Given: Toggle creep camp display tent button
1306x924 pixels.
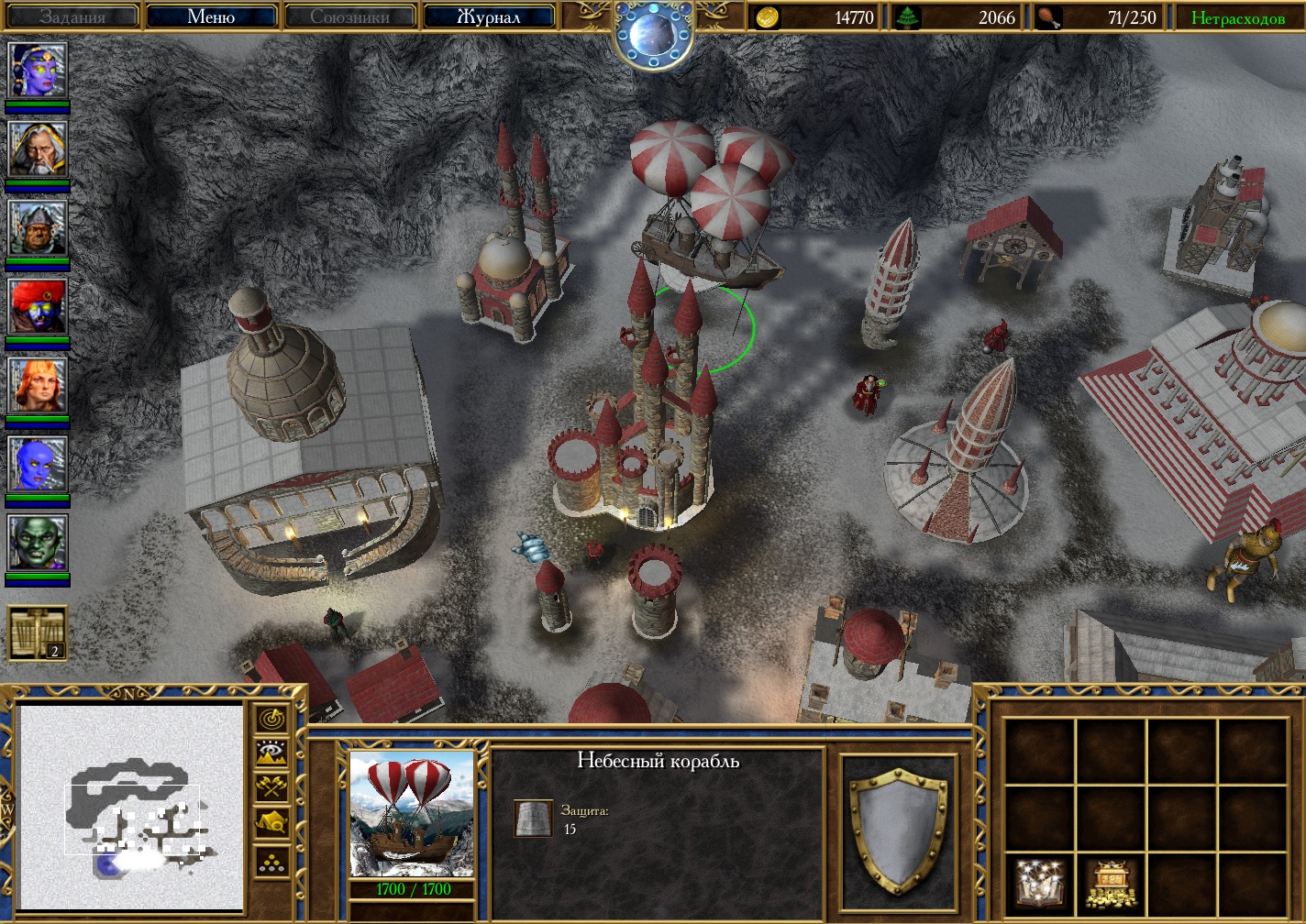Looking at the screenshot, I should tap(272, 823).
